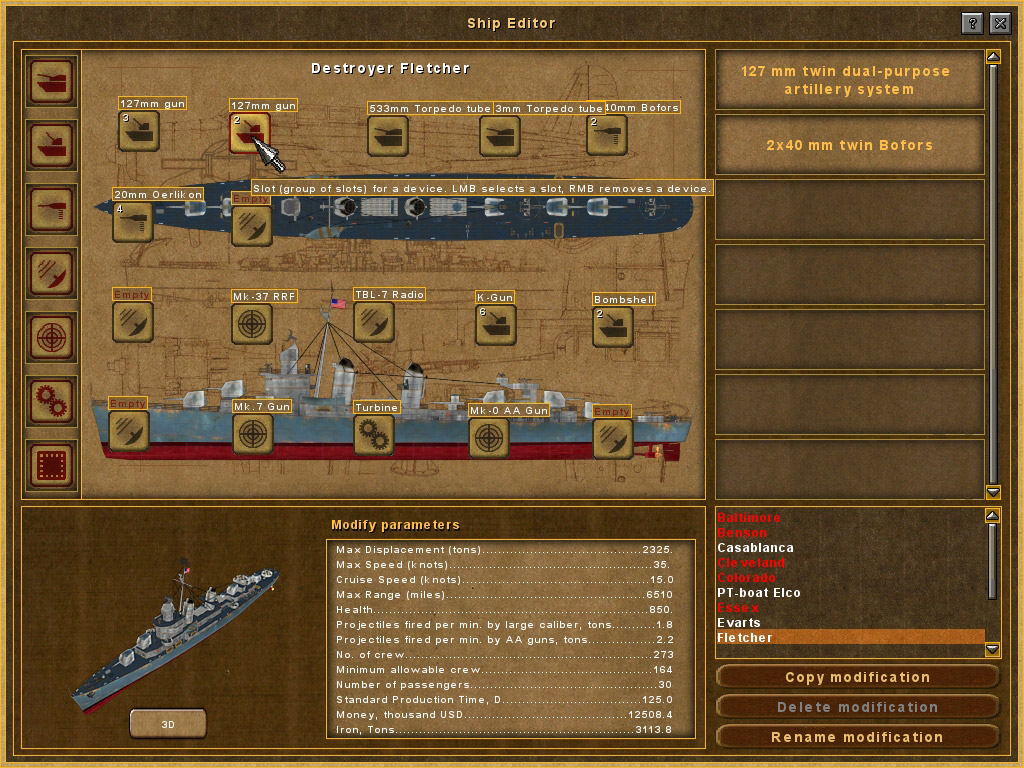Select the 127 mm twin dual-purpose artillery system
The image size is (1024, 768).
[846, 80]
